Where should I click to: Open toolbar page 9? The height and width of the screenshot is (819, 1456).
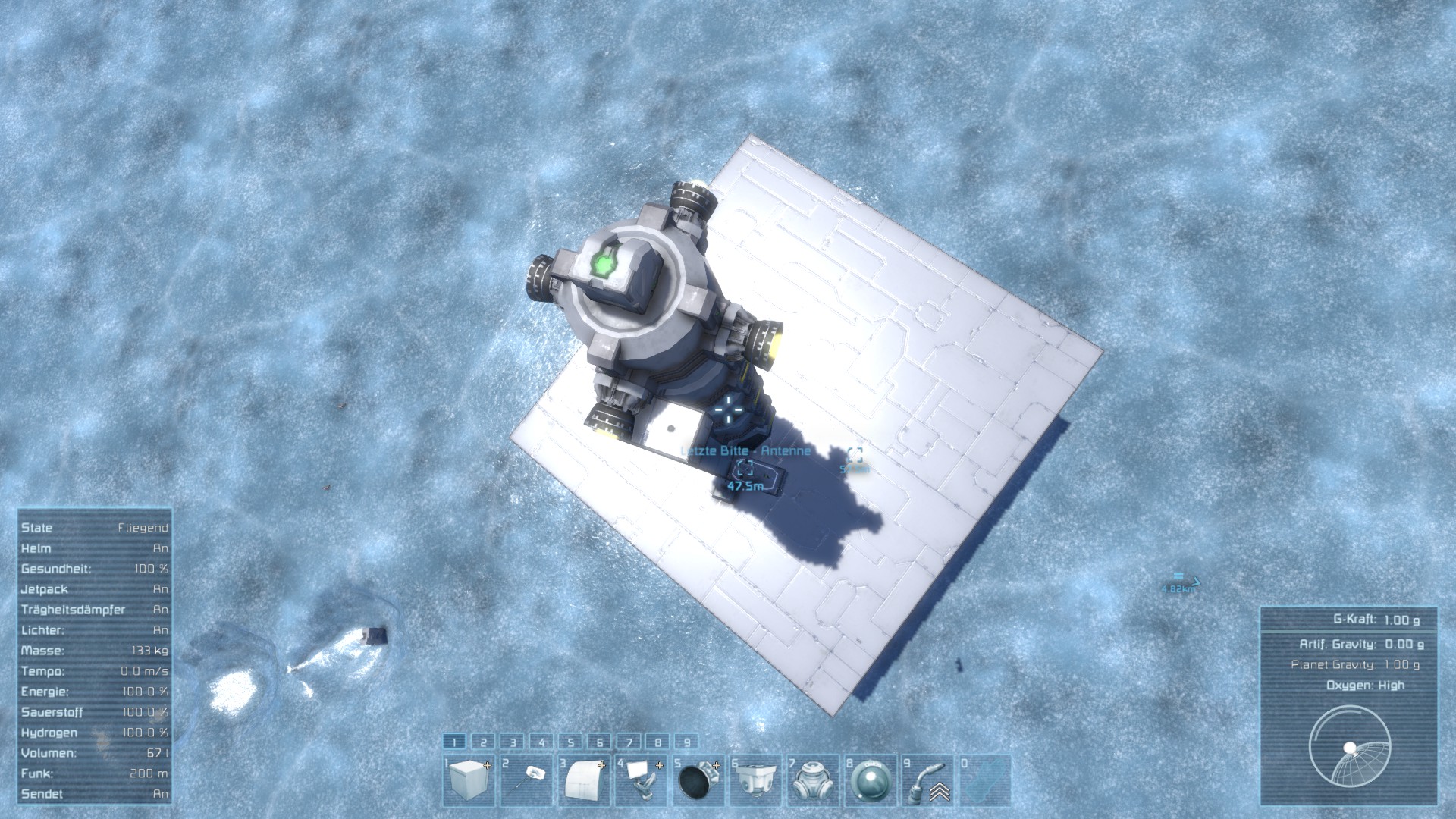pyautogui.click(x=686, y=742)
